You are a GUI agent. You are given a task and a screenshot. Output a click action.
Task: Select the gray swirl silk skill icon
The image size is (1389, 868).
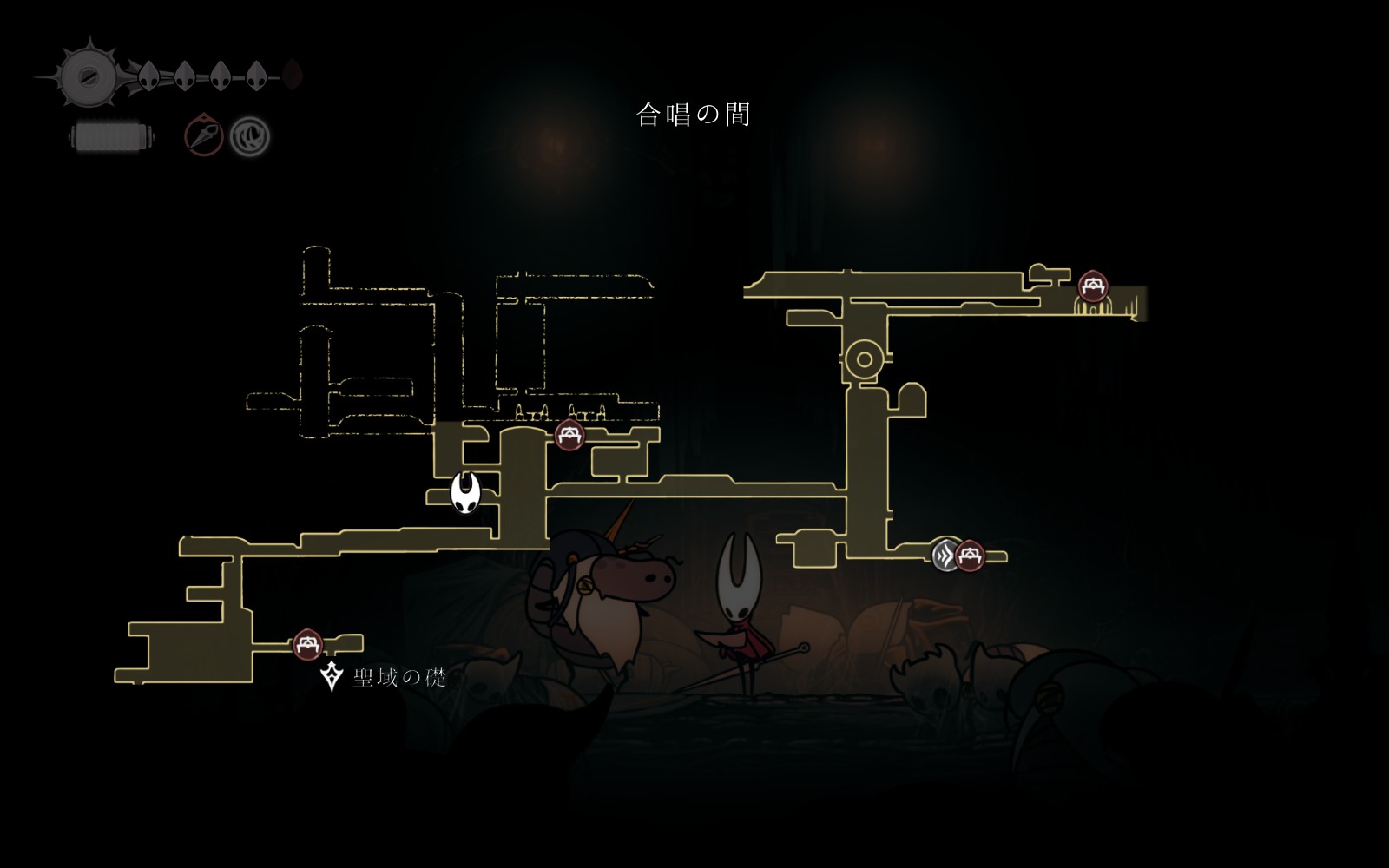[250, 136]
